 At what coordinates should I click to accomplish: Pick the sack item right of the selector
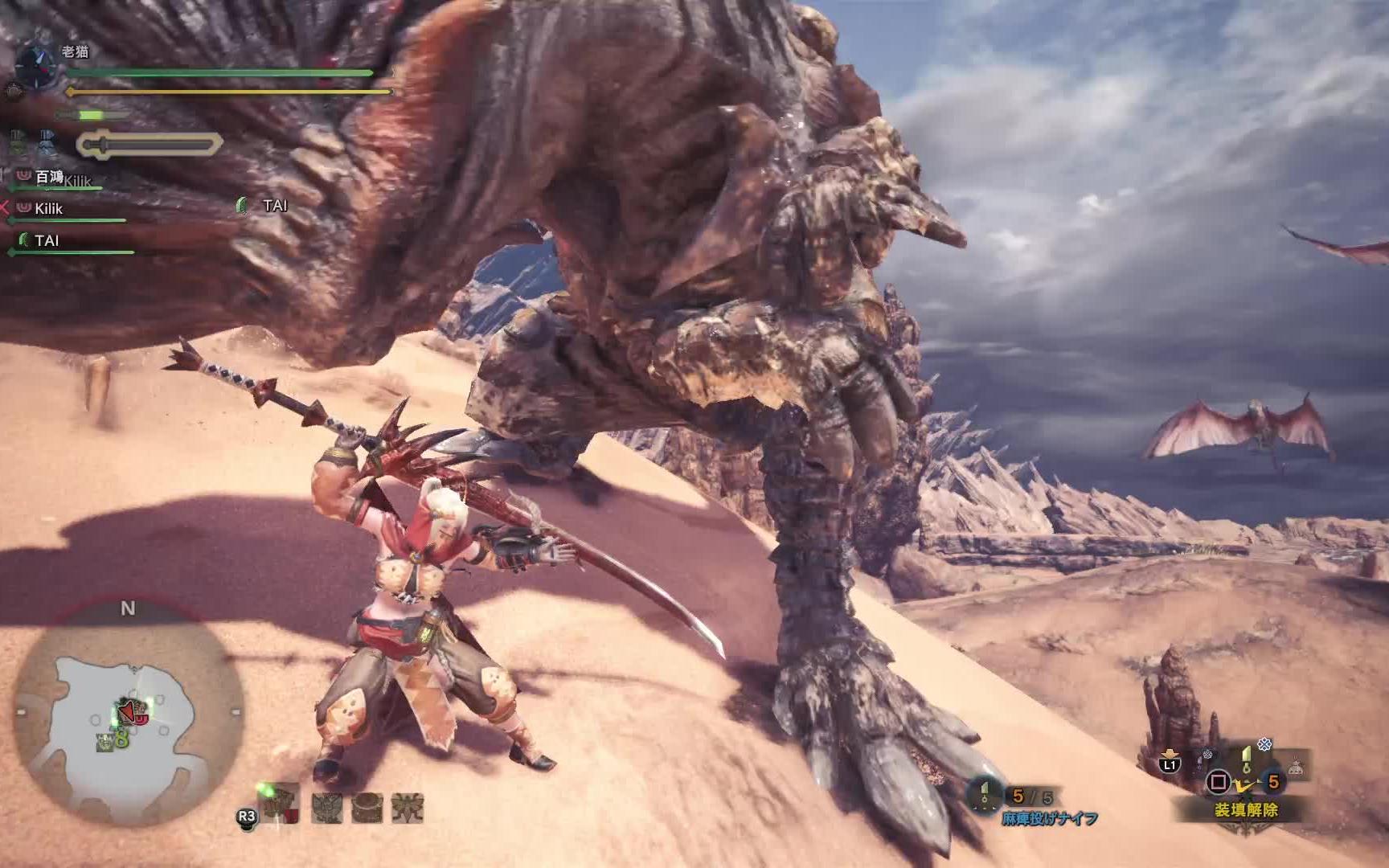[1294, 768]
